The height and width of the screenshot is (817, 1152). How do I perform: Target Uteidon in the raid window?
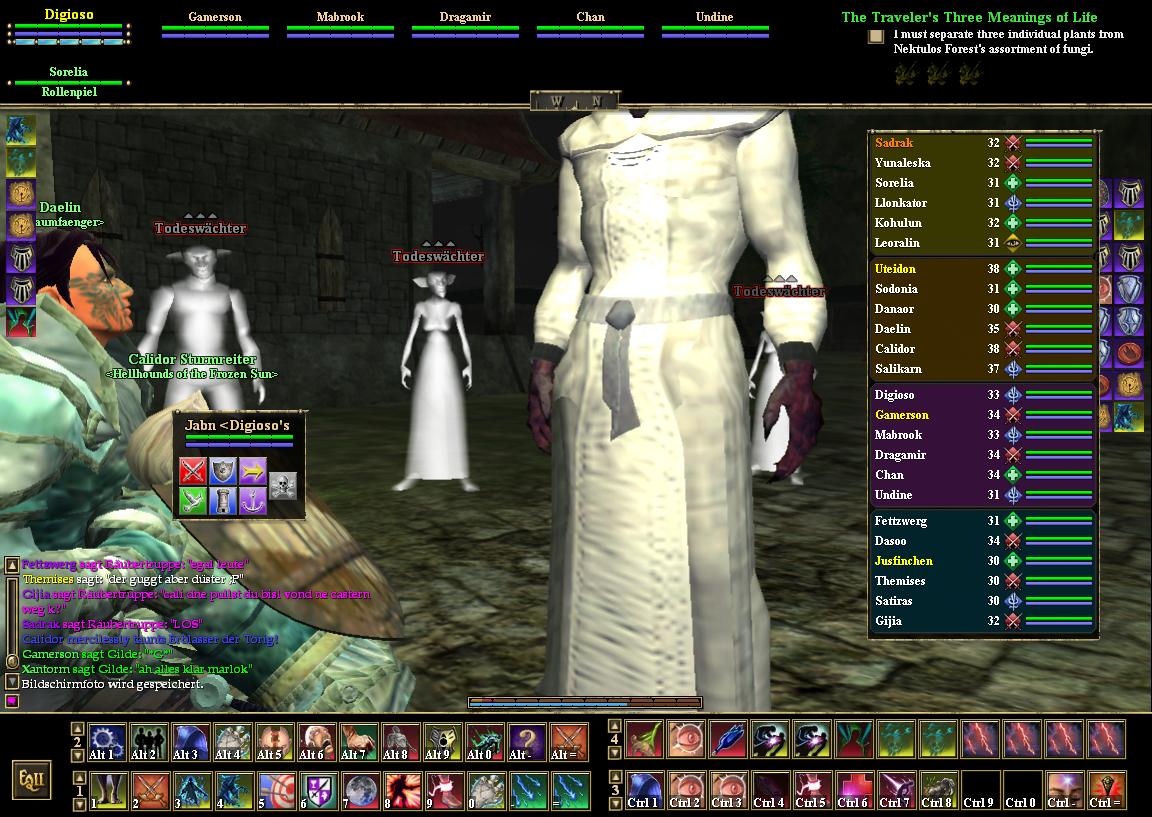pyautogui.click(x=895, y=269)
